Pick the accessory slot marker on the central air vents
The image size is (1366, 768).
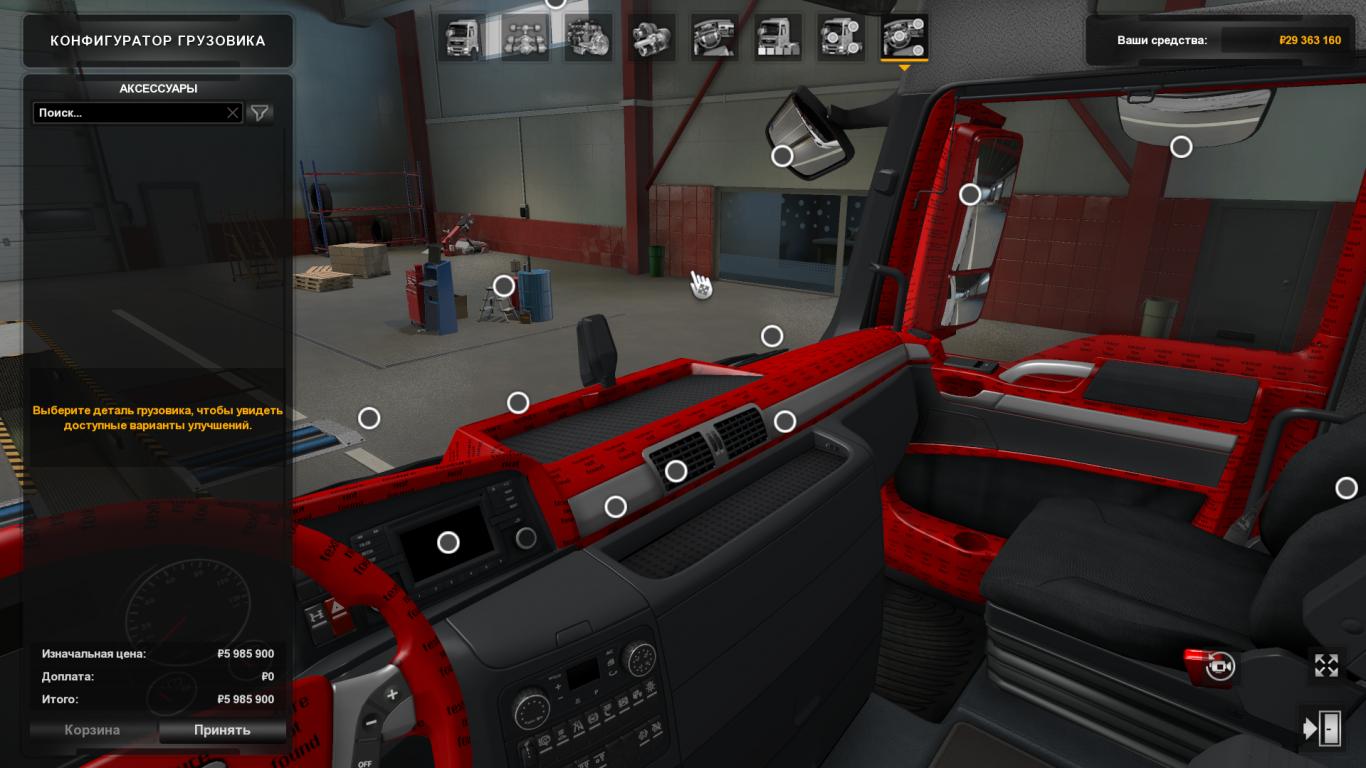(676, 471)
